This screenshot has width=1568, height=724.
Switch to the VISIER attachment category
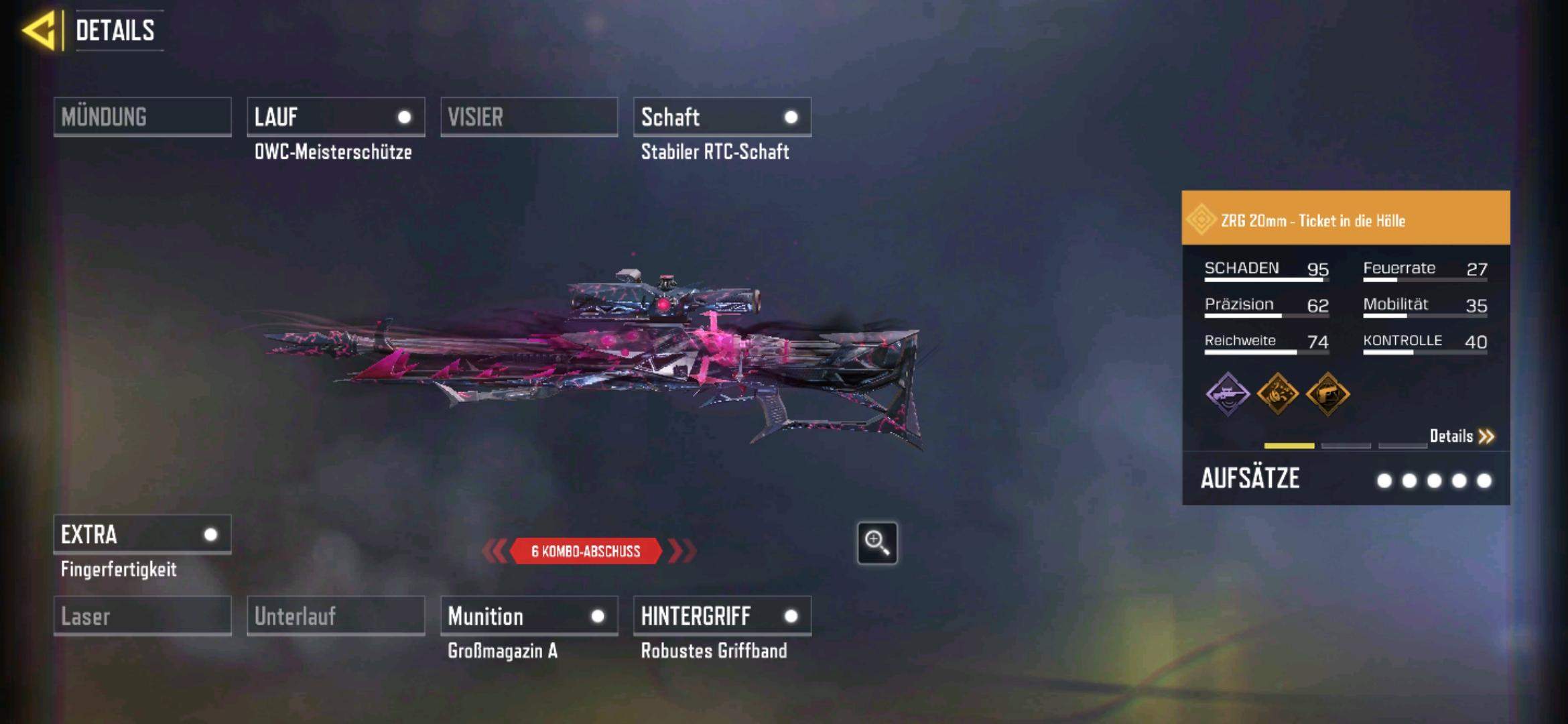pos(529,117)
